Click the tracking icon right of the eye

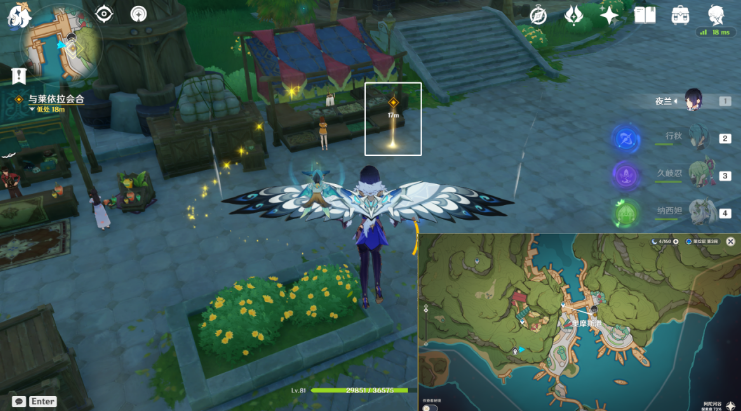click(137, 14)
